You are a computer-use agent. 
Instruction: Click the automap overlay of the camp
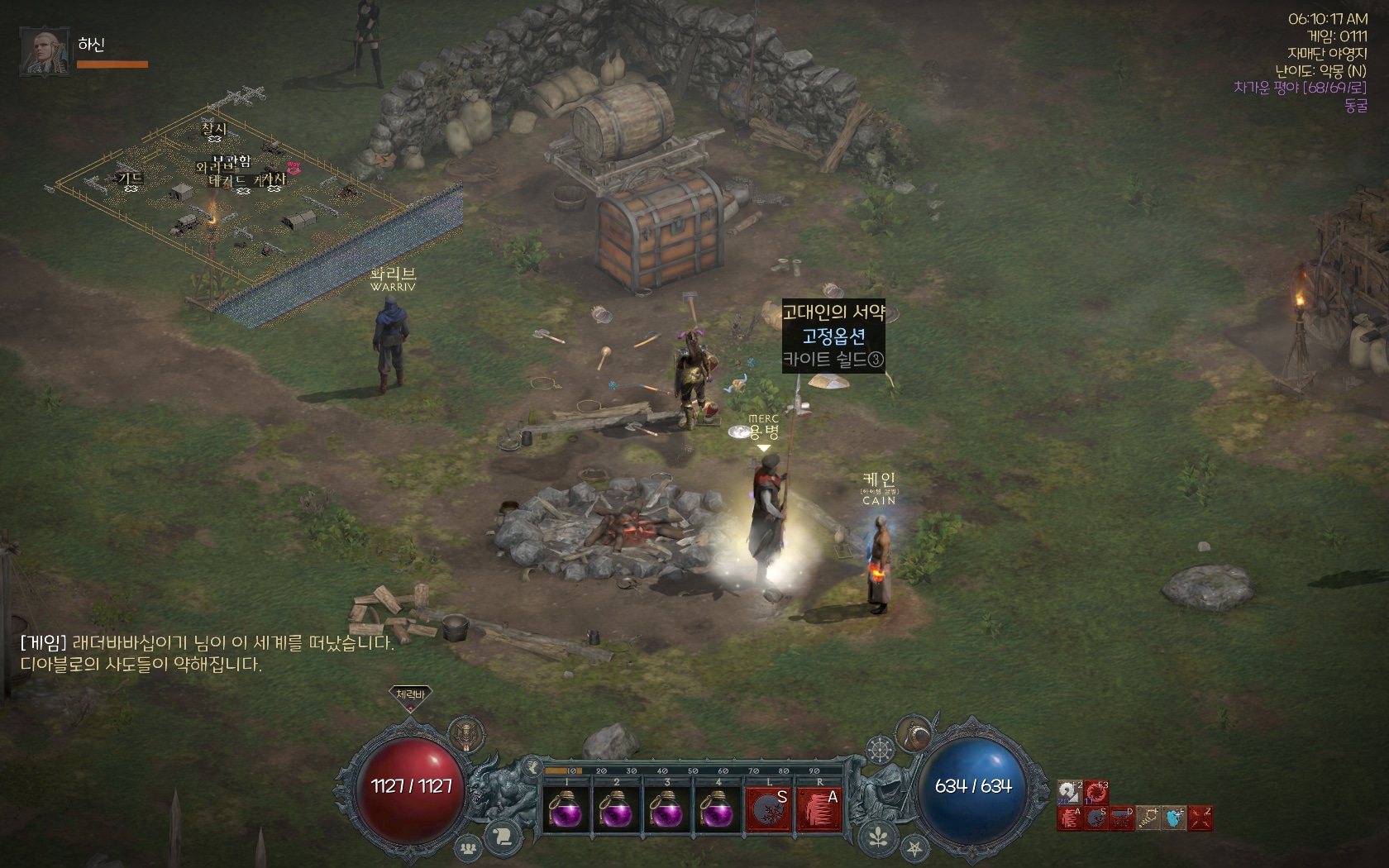248,207
